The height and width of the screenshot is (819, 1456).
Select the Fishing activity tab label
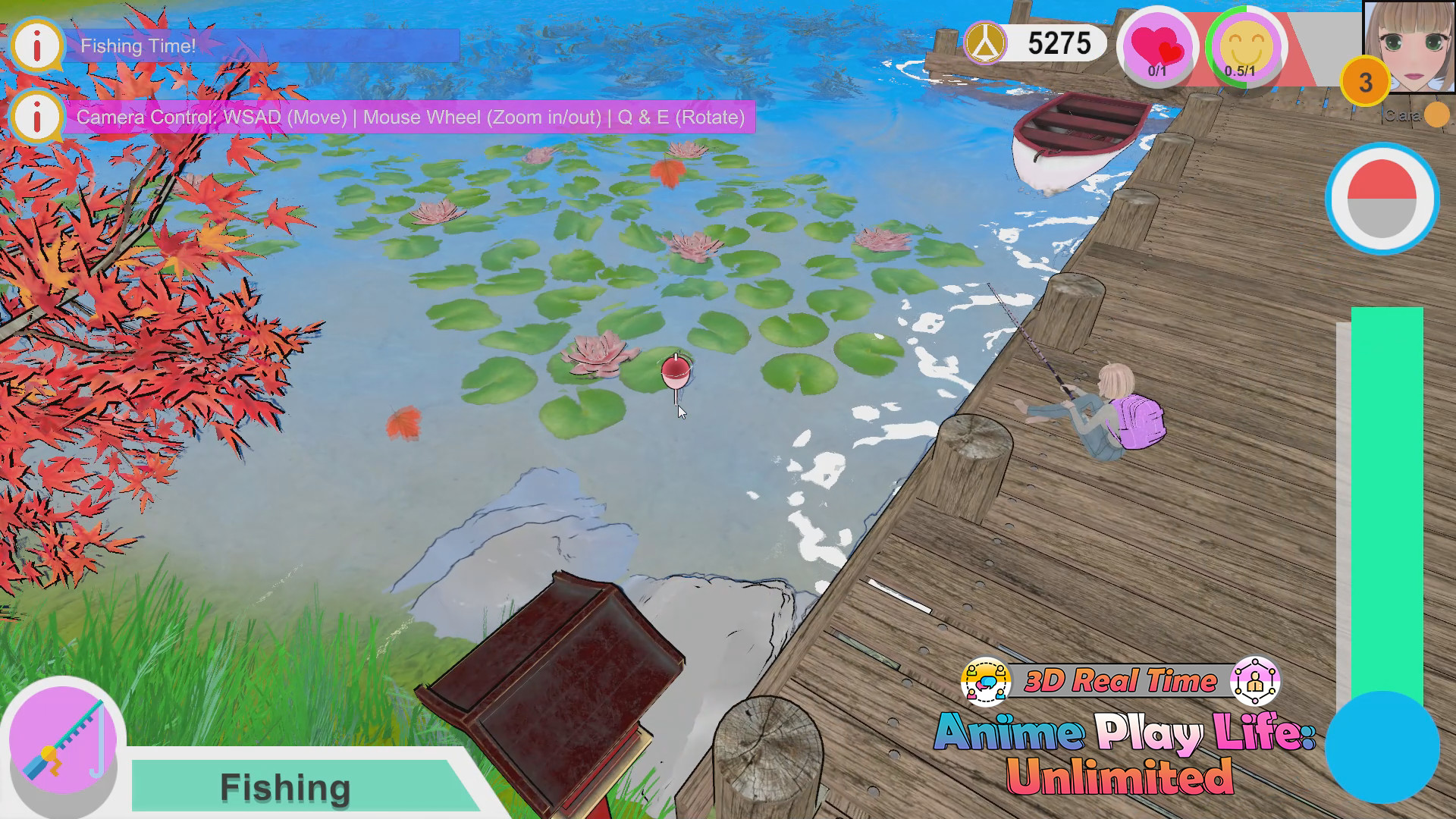[x=284, y=786]
